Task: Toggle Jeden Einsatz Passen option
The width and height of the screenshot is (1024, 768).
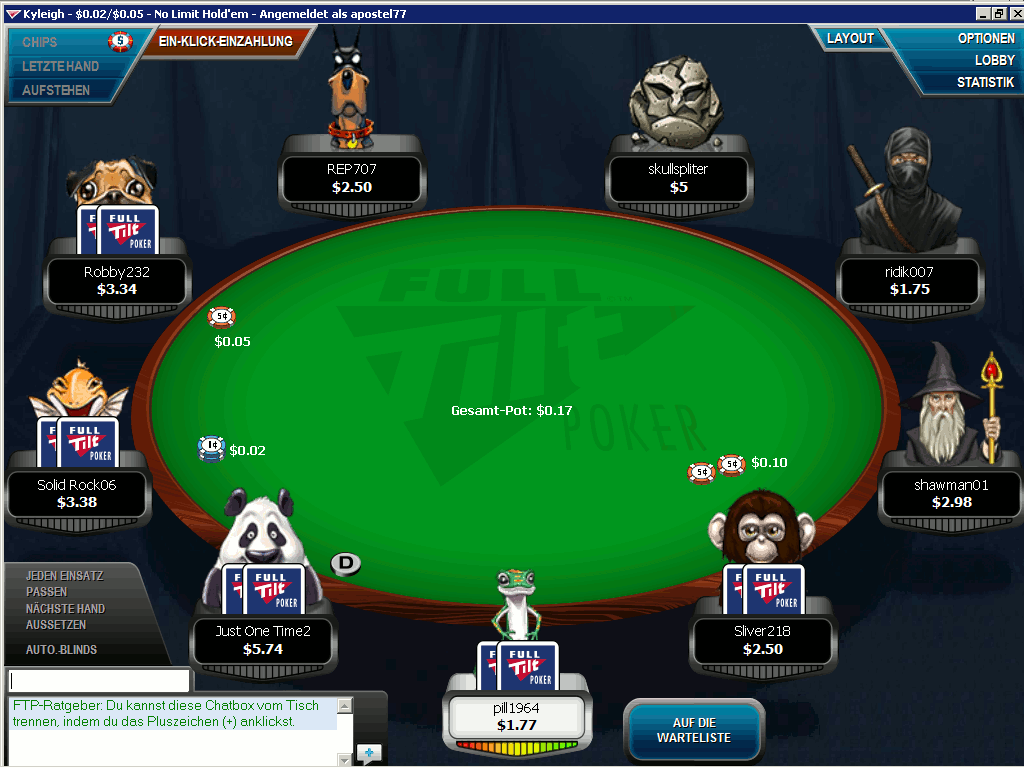Action: [x=64, y=584]
